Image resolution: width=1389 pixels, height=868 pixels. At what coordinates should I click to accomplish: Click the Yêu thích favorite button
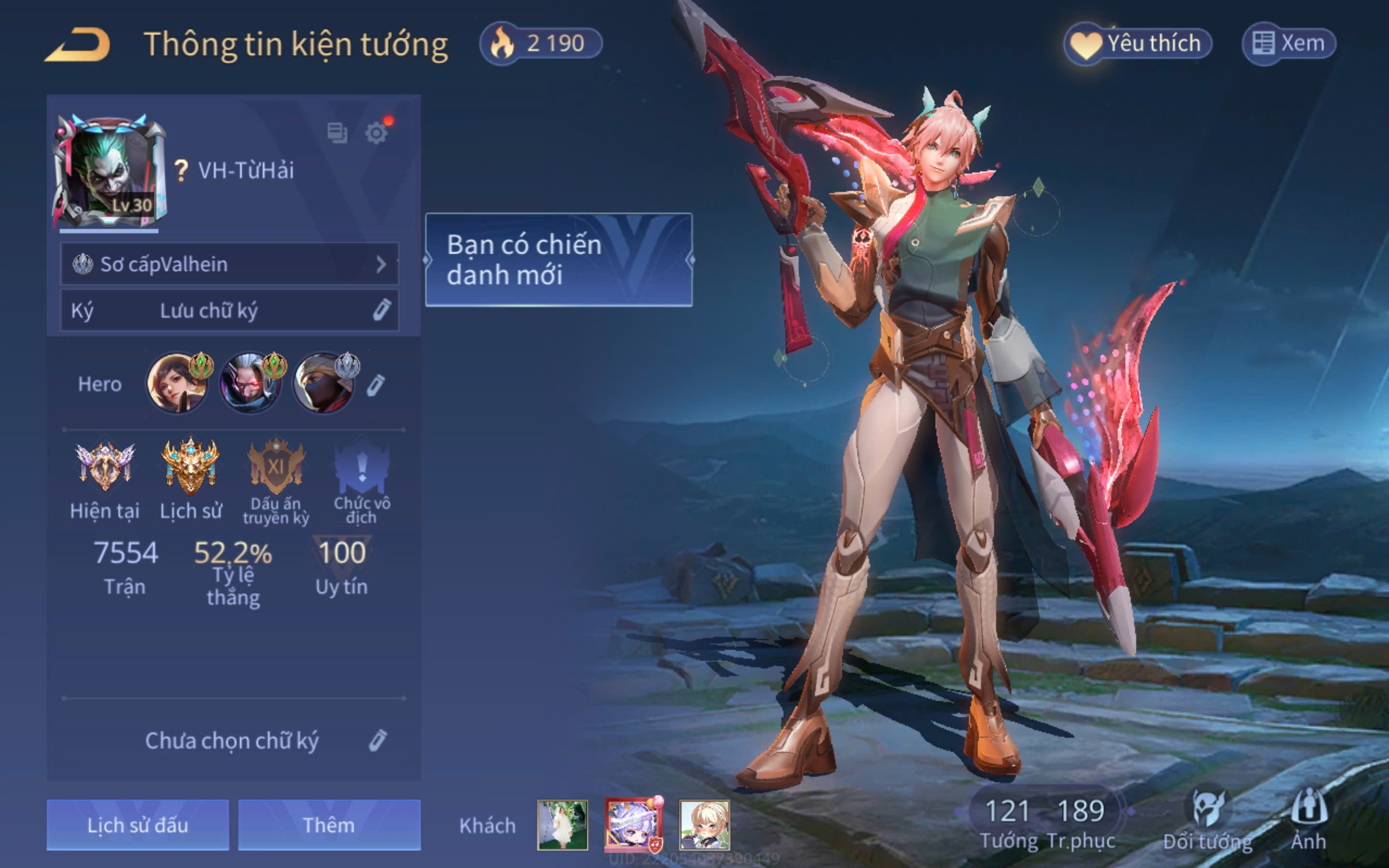click(1138, 43)
